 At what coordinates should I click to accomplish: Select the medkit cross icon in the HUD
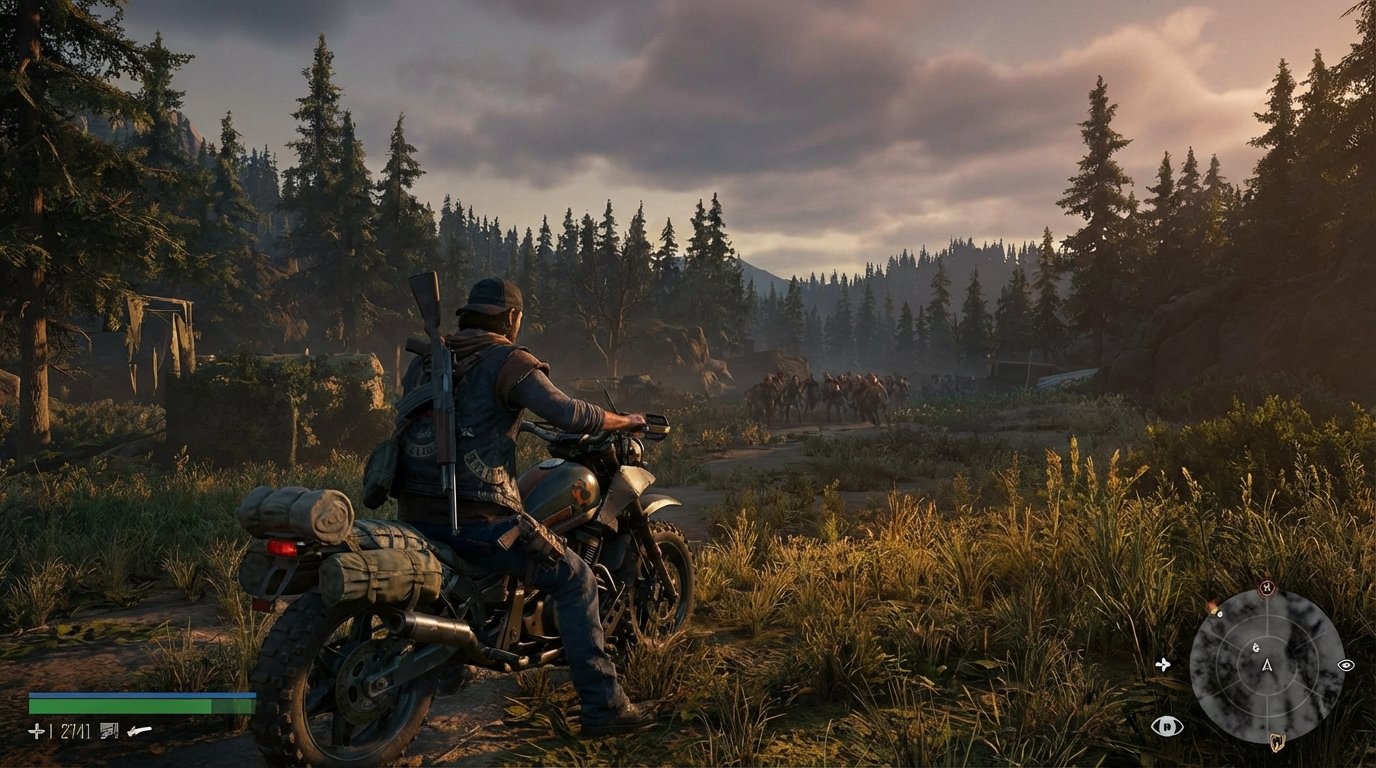click(x=36, y=731)
